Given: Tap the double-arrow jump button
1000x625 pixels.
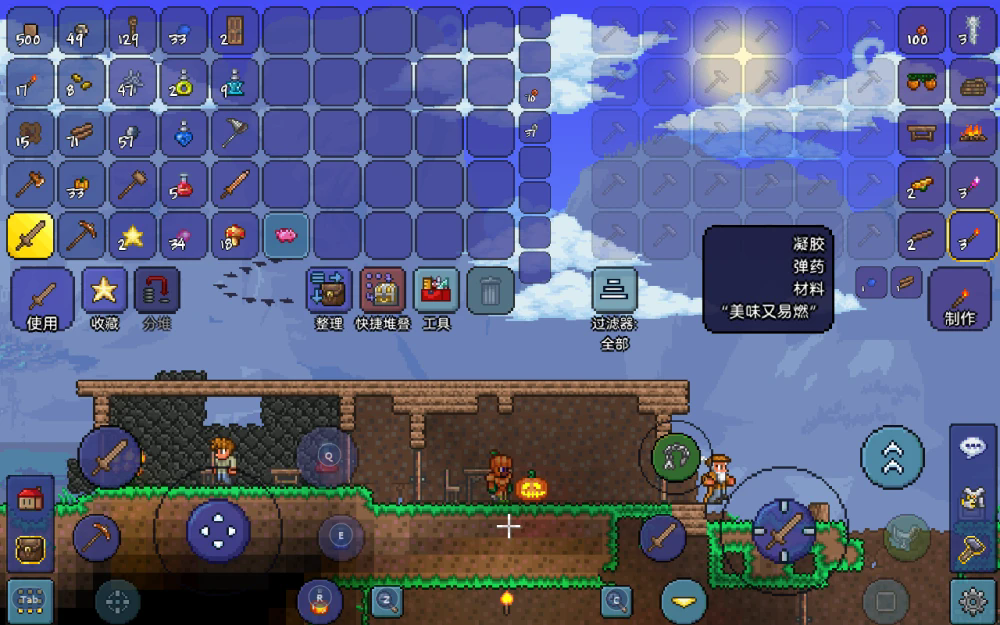Looking at the screenshot, I should click(x=892, y=457).
